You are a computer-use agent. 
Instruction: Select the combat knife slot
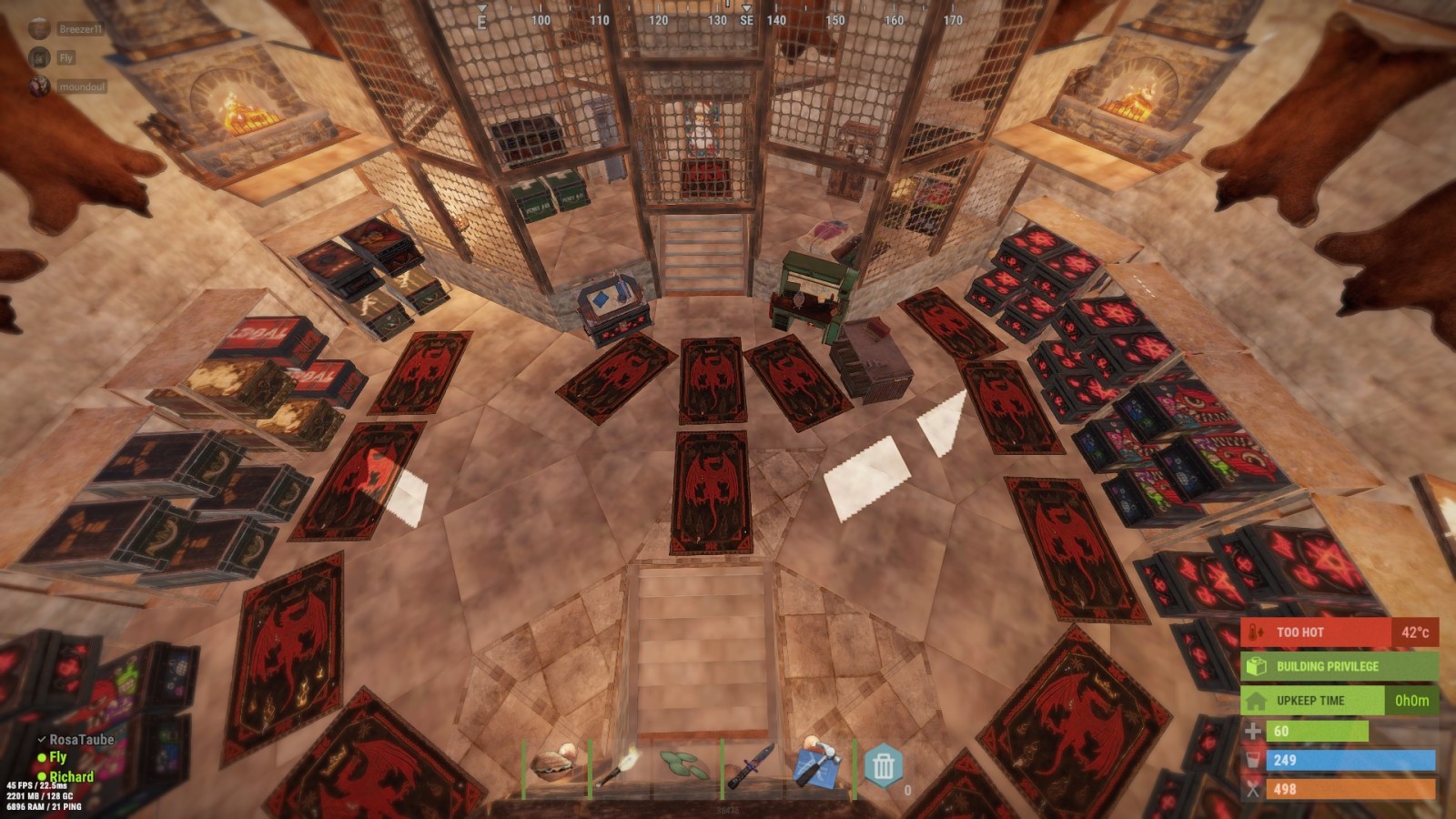point(753,765)
